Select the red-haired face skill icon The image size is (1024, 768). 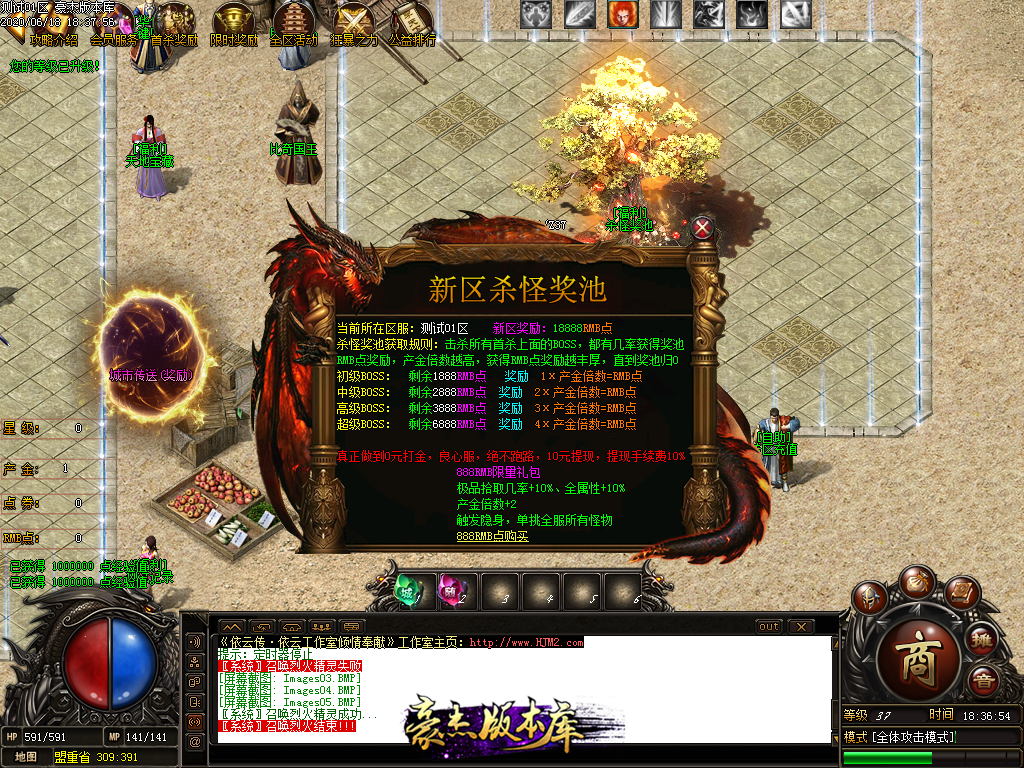click(620, 14)
